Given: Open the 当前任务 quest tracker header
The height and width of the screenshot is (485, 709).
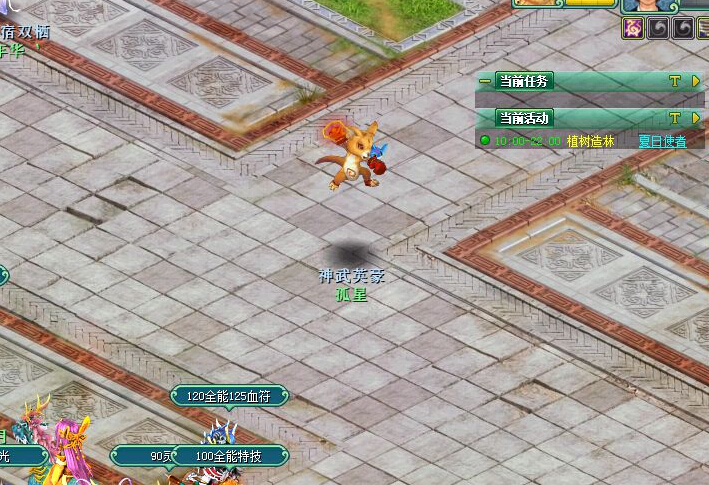Looking at the screenshot, I should click(x=524, y=81).
